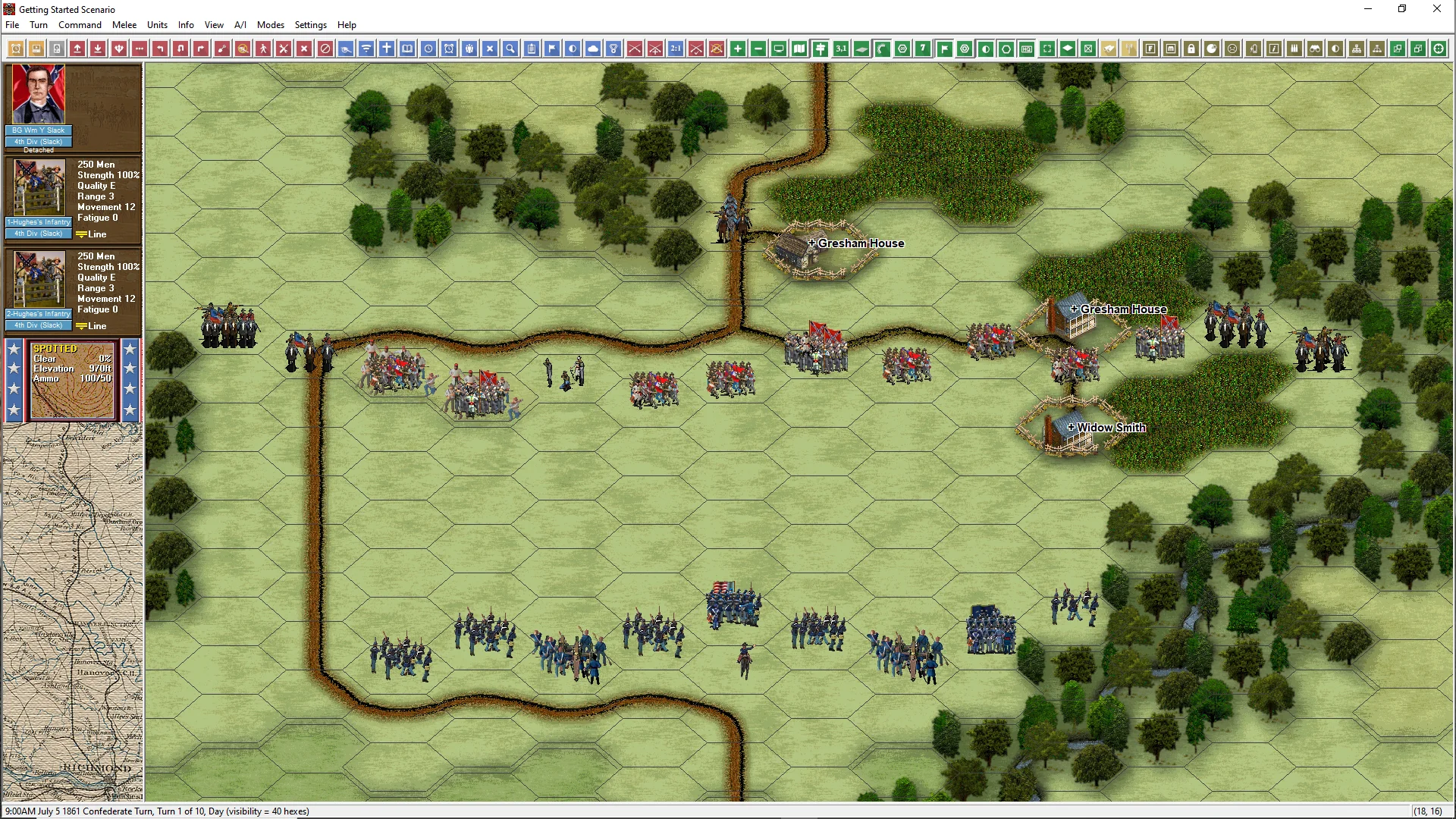Viewport: 1456px width, 819px height.
Task: Open the A/I menu
Action: [240, 25]
